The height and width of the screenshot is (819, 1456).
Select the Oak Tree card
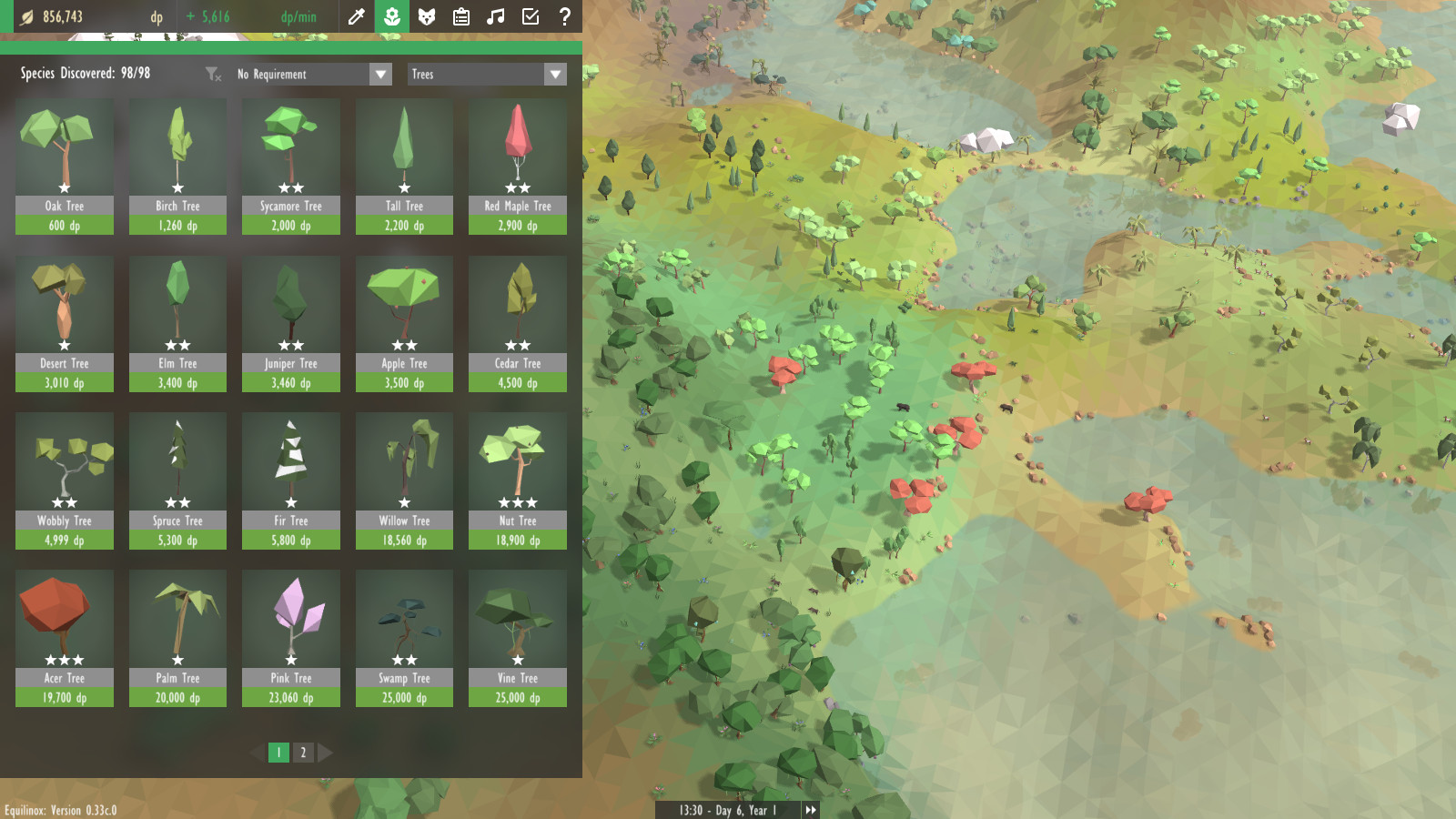click(65, 167)
